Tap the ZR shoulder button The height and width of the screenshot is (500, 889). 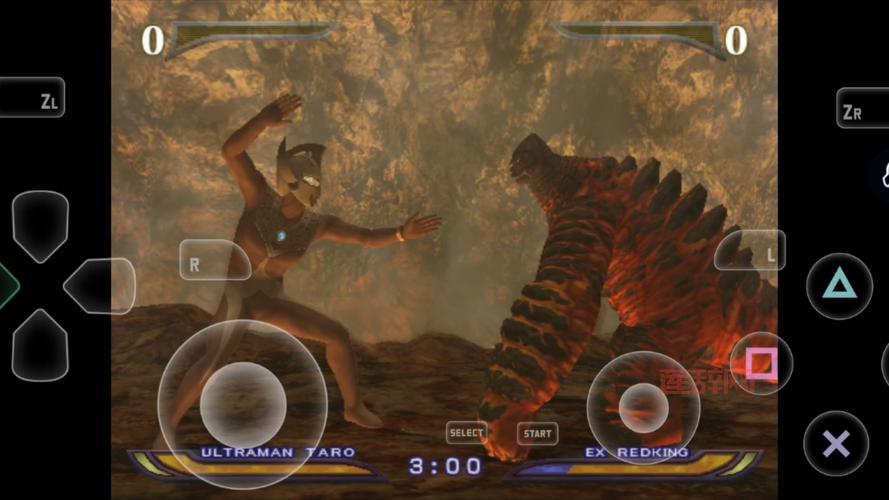(860, 109)
